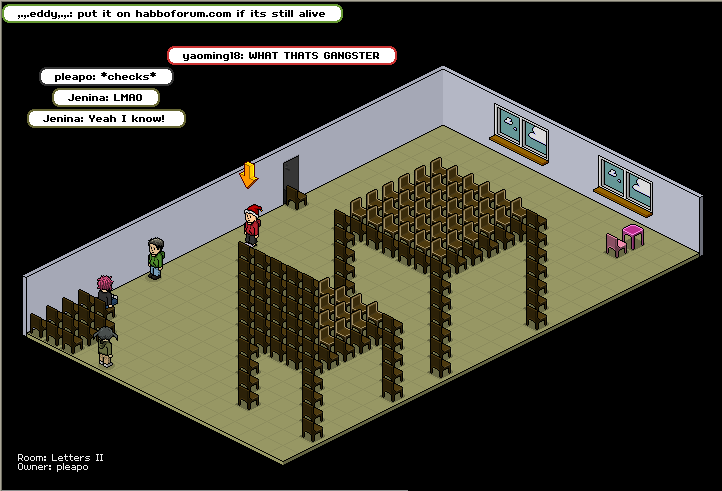This screenshot has height=491, width=722.
Task: Click pleapo's *checks* chat bubble
Action: pyautogui.click(x=106, y=76)
